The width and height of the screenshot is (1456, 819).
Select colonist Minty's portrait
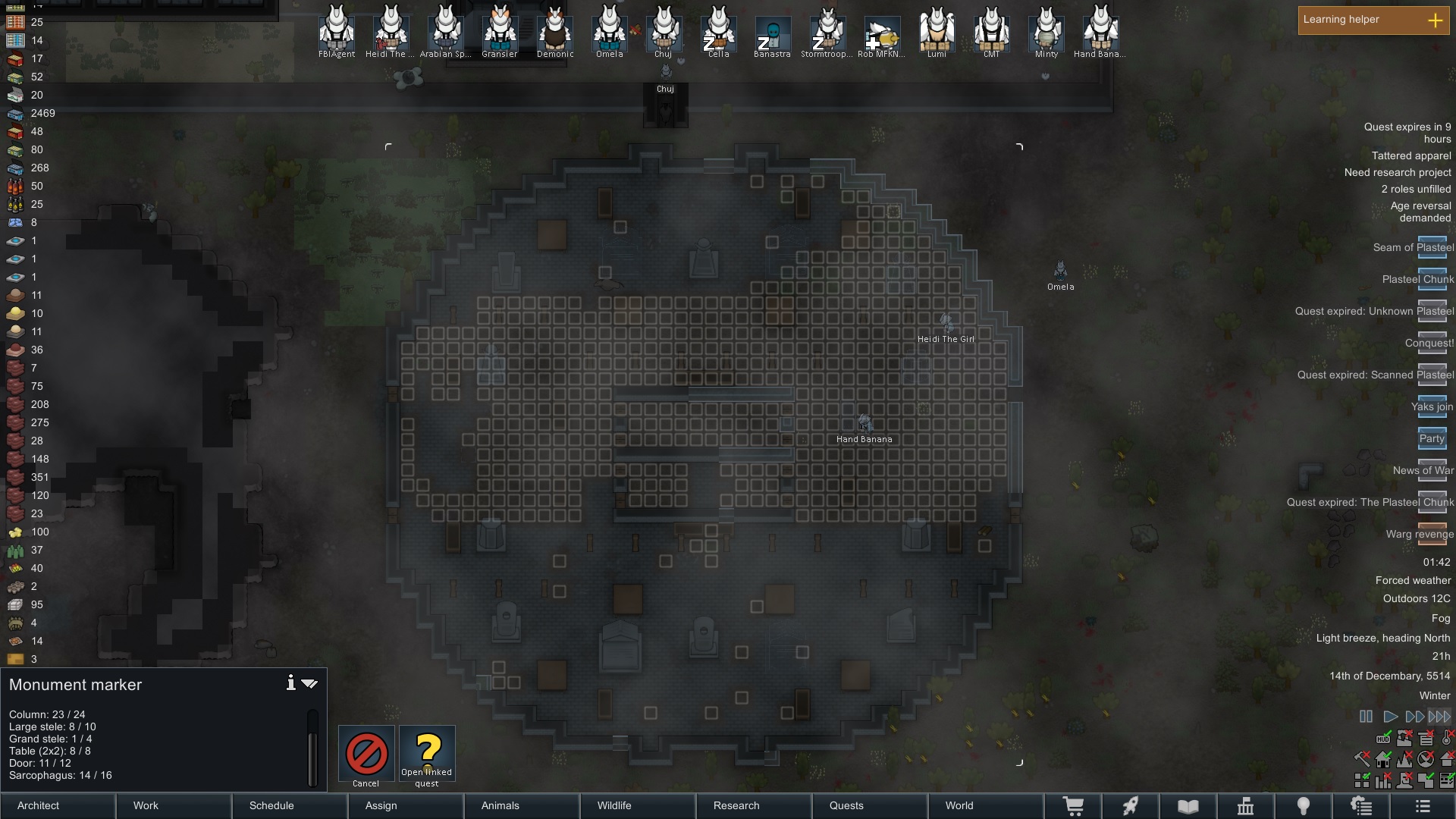point(1046,30)
